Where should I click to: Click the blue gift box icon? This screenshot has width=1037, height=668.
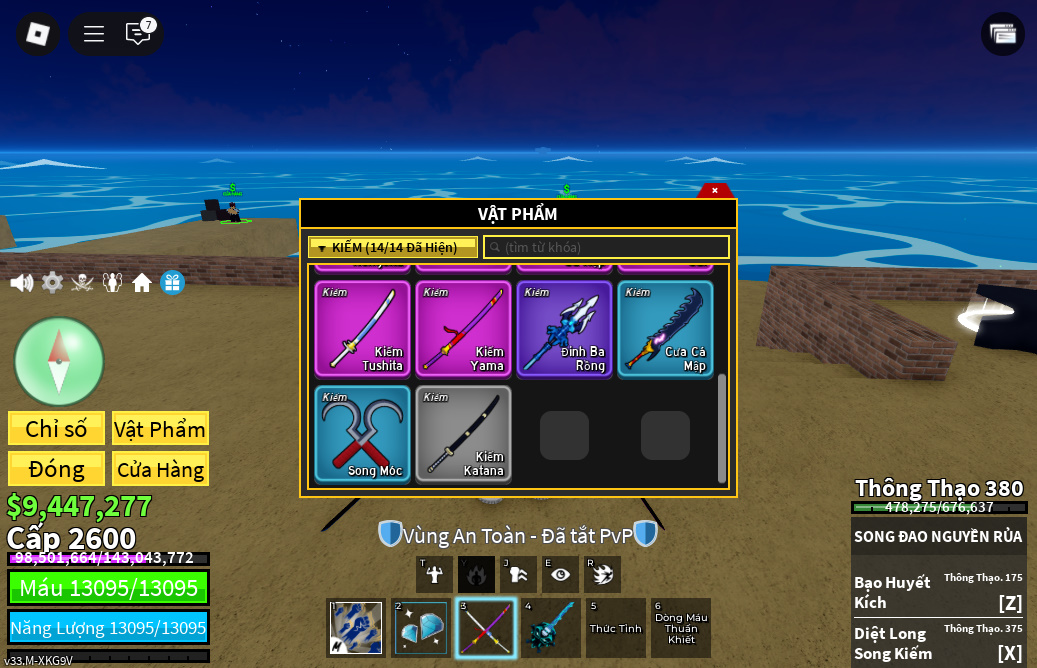coord(172,283)
